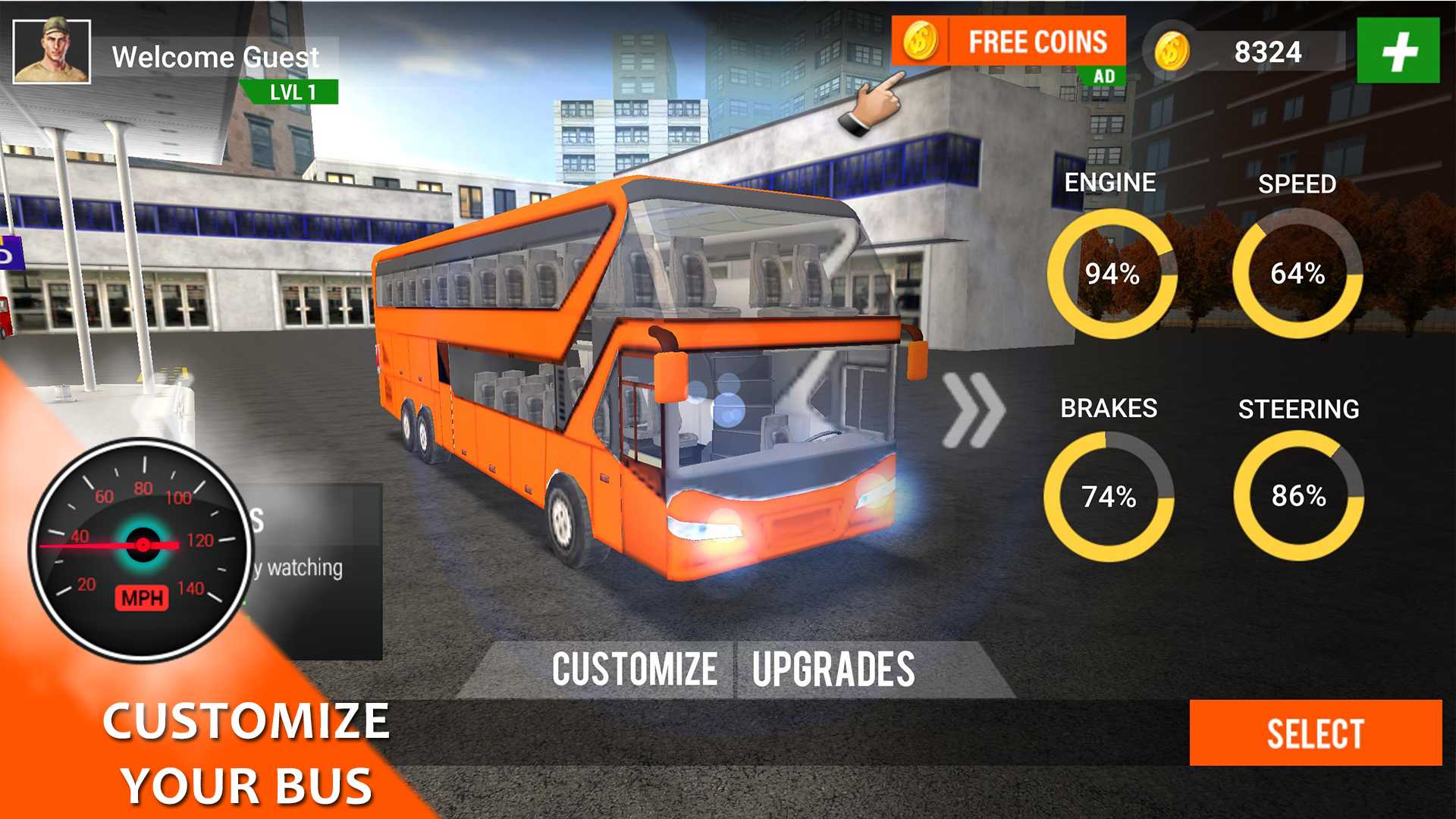This screenshot has height=819, width=1456.
Task: Show the next bus with the arrow
Action: (974, 410)
